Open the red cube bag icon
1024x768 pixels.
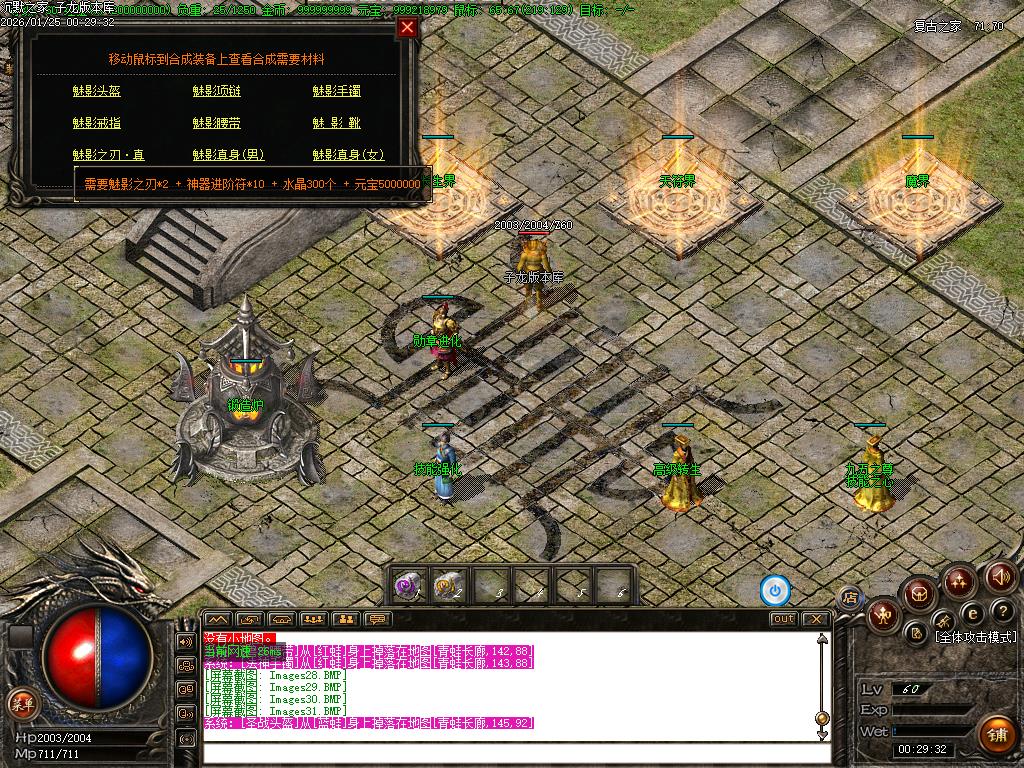tap(916, 596)
